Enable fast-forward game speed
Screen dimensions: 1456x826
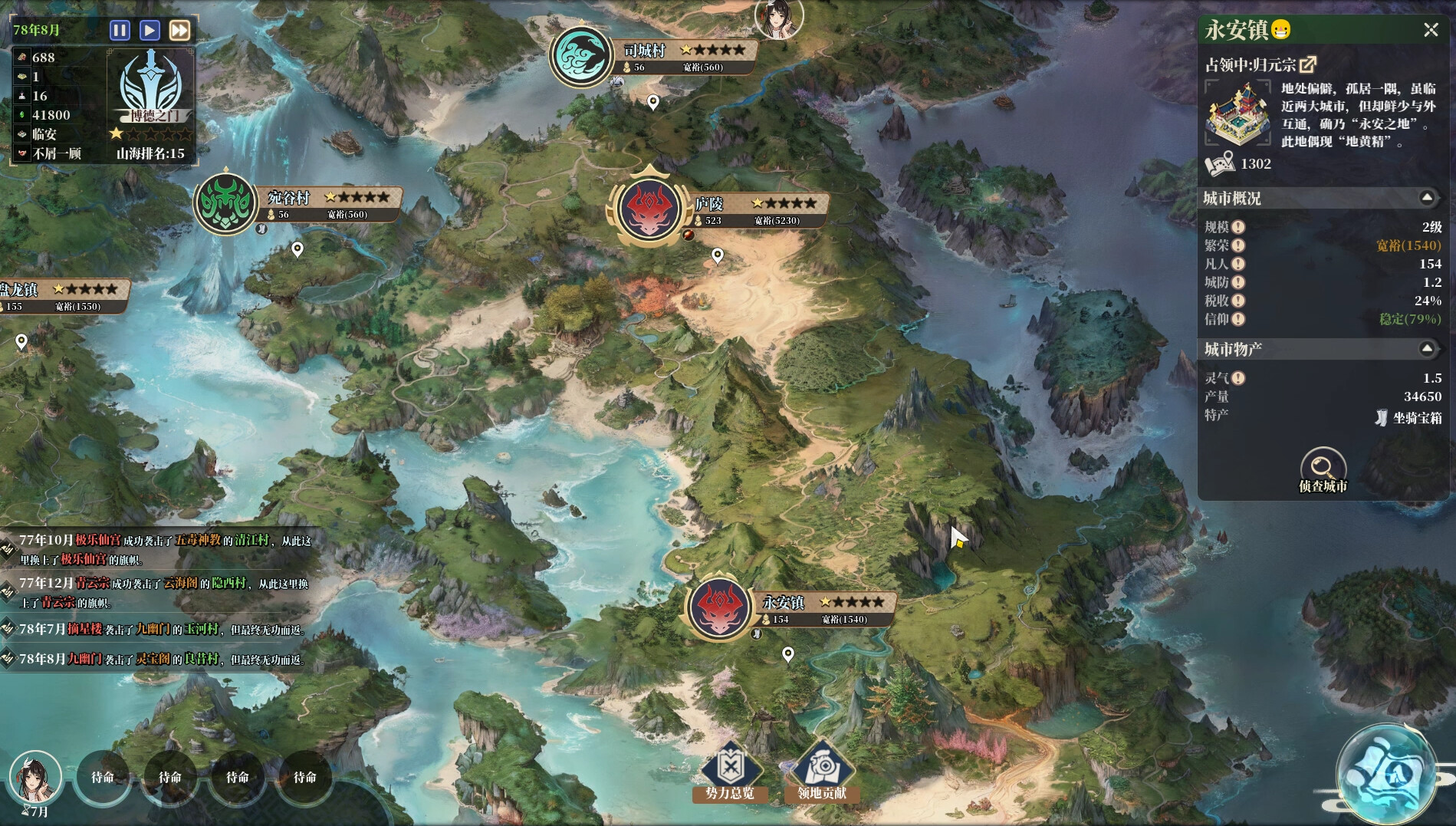coord(178,31)
